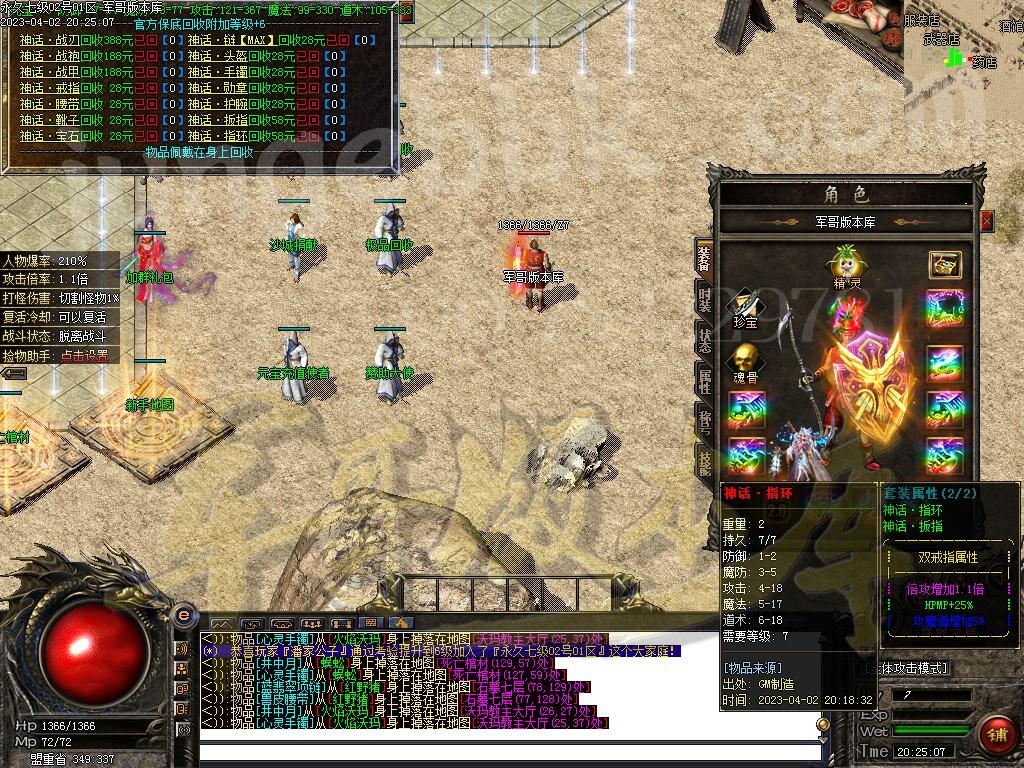Toggle the 全体攻击模式 attack mode label

point(913,667)
